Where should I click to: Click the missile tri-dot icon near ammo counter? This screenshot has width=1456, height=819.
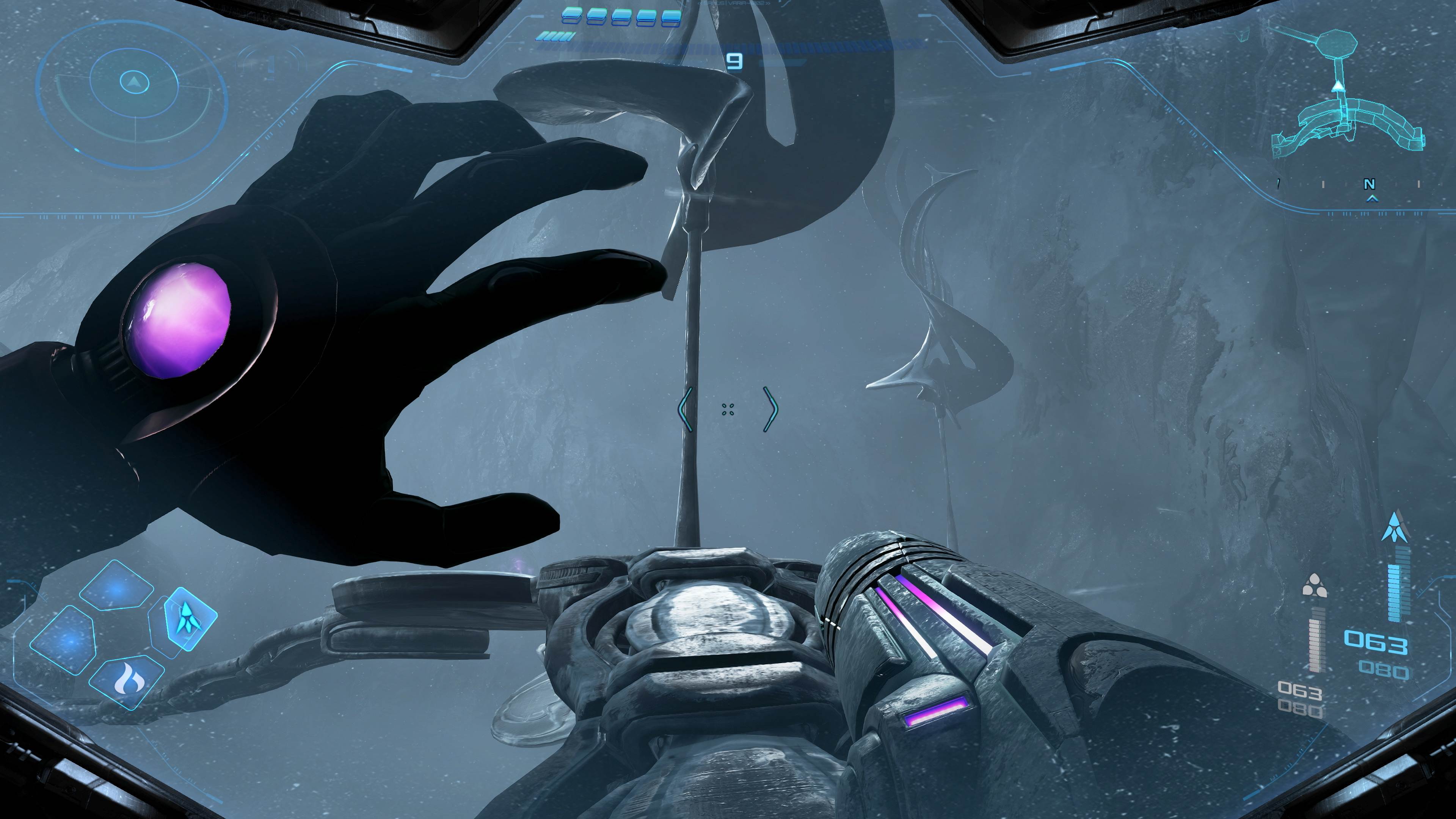click(1315, 585)
